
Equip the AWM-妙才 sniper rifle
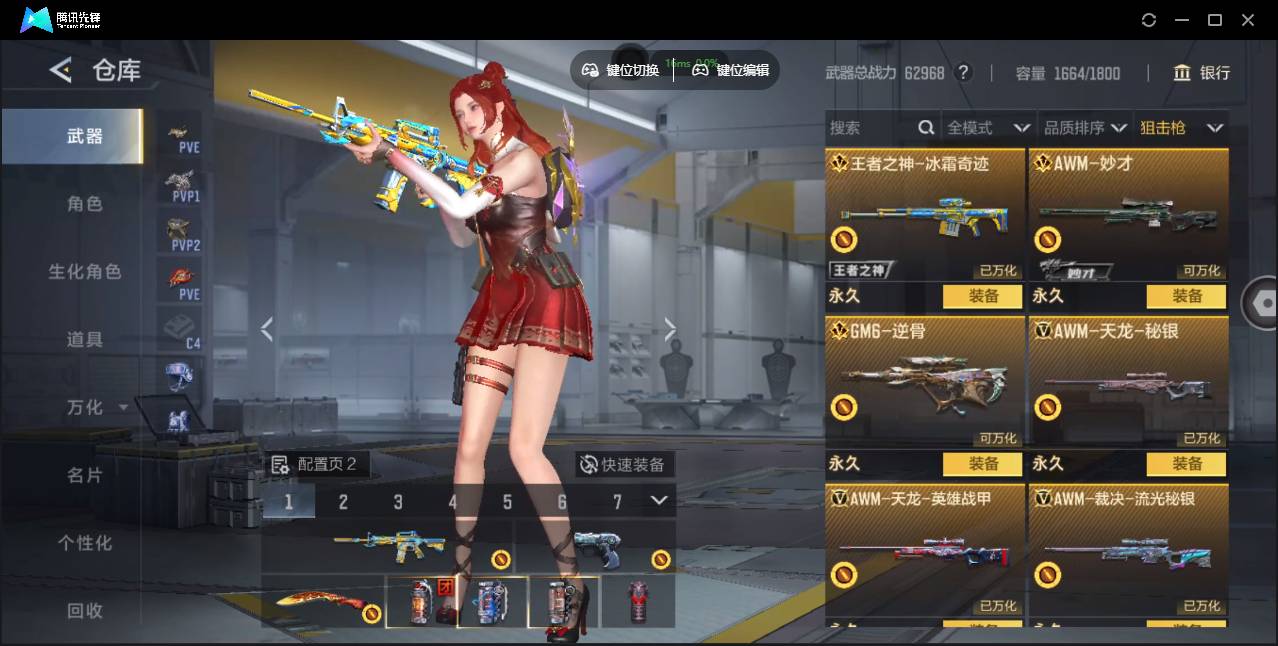1187,296
